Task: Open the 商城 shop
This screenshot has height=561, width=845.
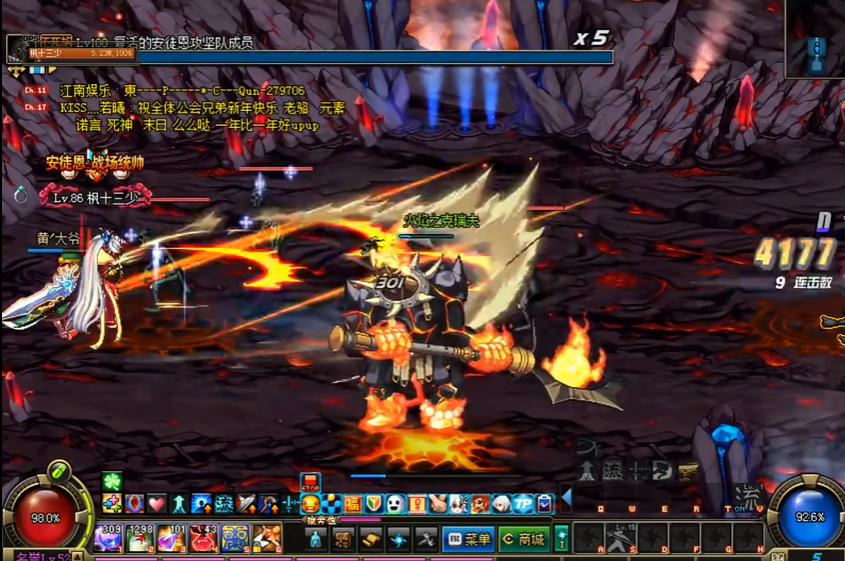Action: coord(524,540)
